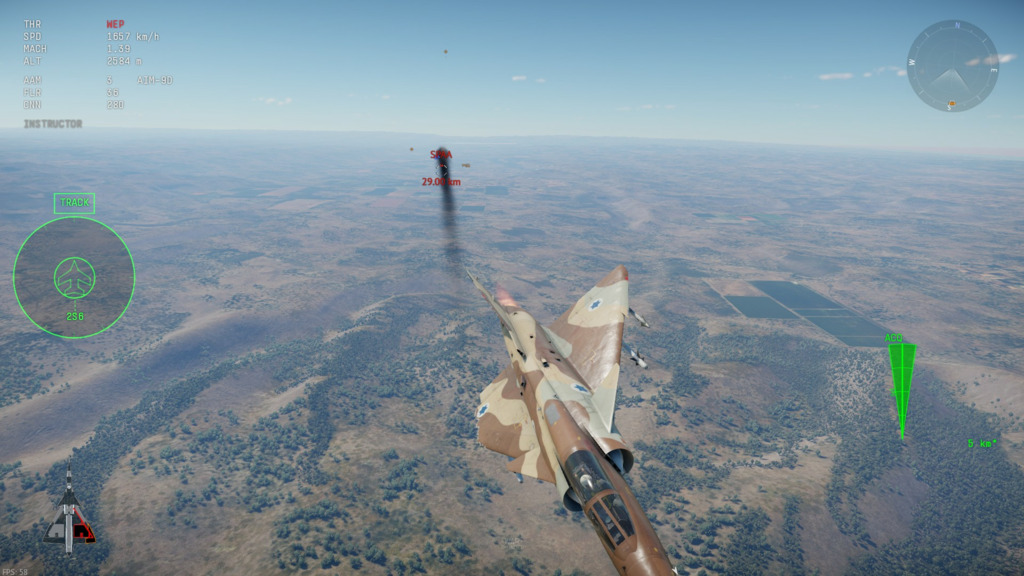Click the circular target tracking display
Image resolution: width=1024 pixels, height=576 pixels.
74,277
